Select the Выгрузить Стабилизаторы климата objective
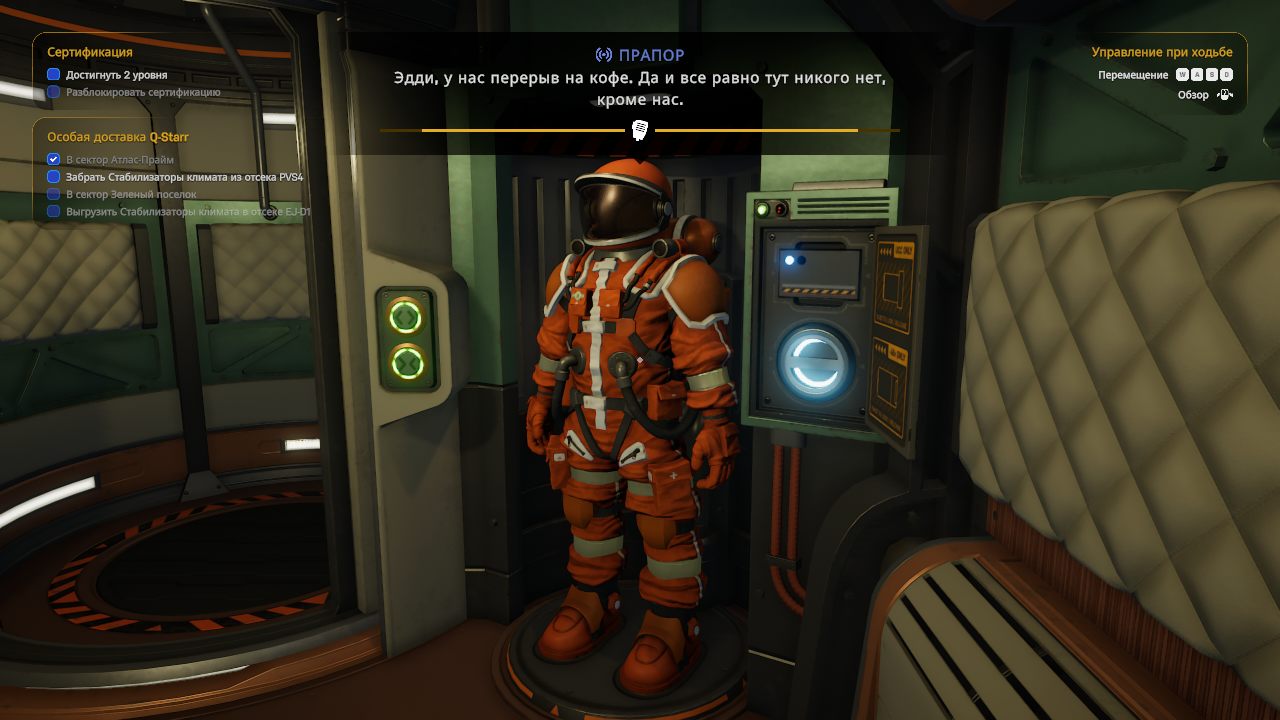 (x=188, y=212)
